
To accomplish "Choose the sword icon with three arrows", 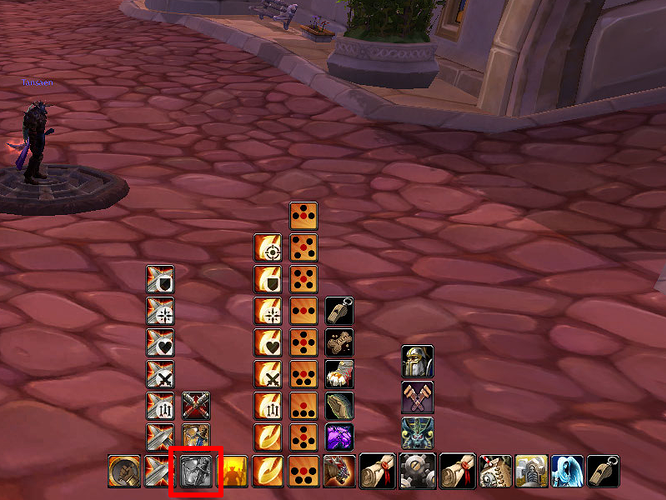I will click(x=160, y=405).
